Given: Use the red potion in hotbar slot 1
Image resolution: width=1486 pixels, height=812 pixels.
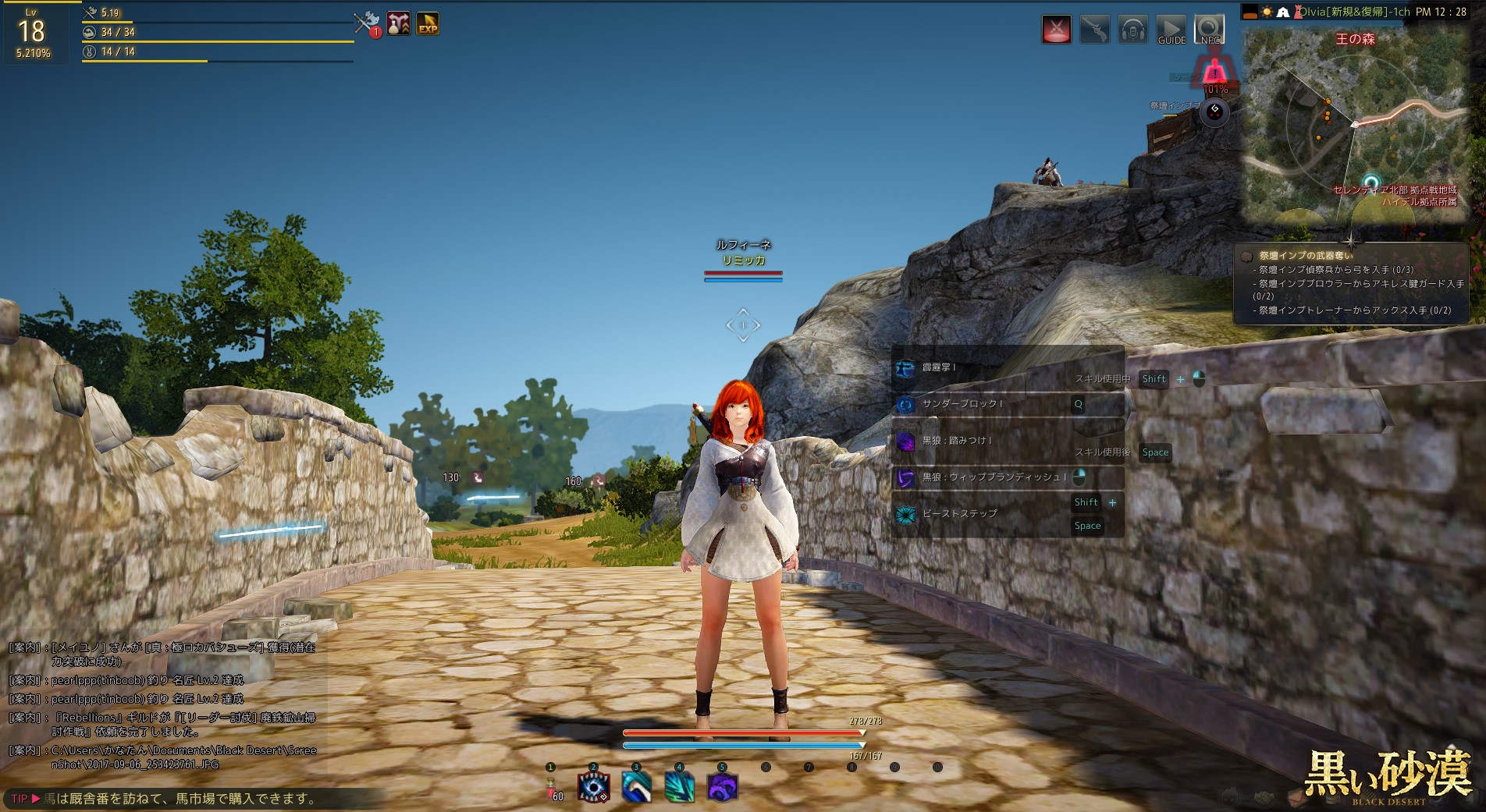Looking at the screenshot, I should (x=551, y=786).
